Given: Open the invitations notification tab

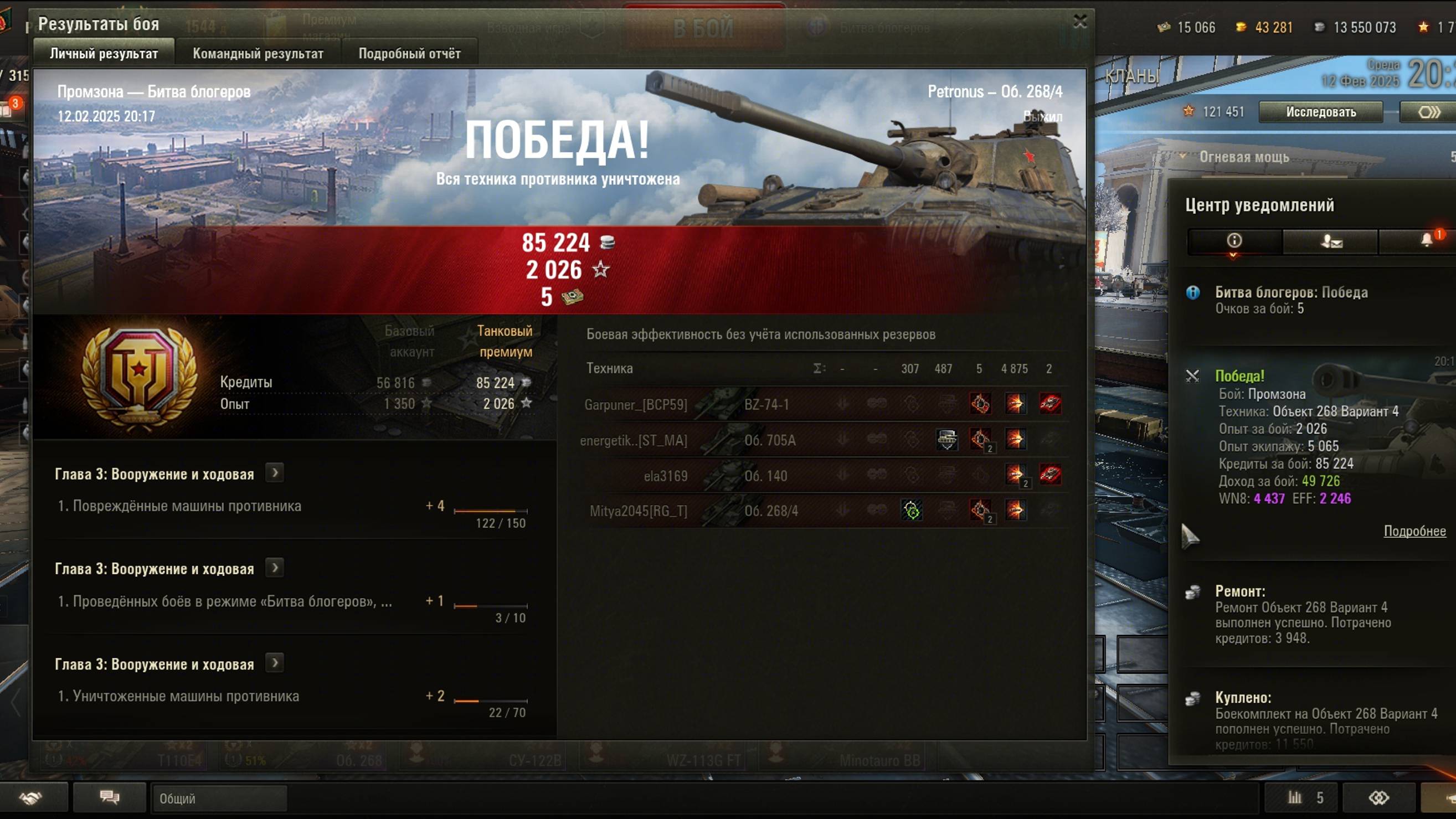Looking at the screenshot, I should [x=1330, y=241].
